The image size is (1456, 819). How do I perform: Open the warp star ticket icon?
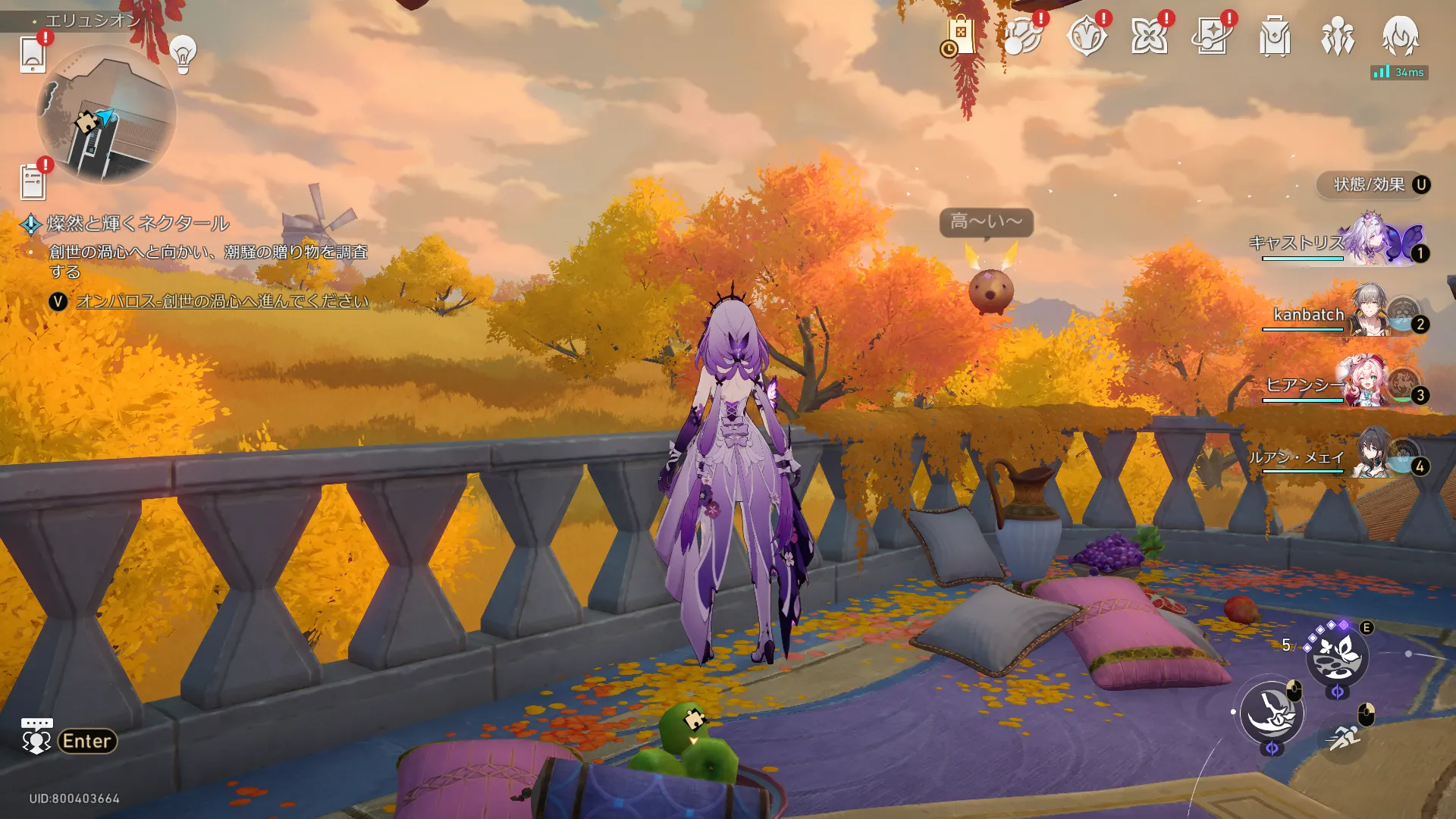(1212, 36)
